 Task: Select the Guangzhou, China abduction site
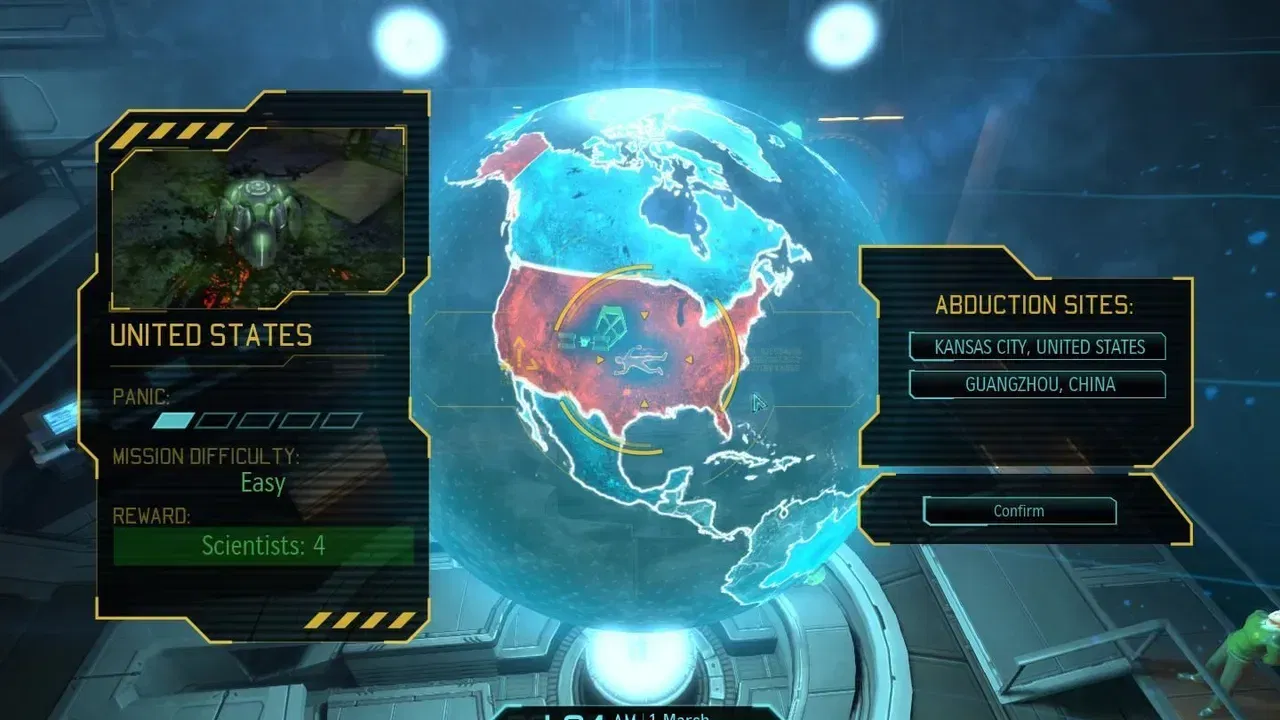pos(1036,384)
